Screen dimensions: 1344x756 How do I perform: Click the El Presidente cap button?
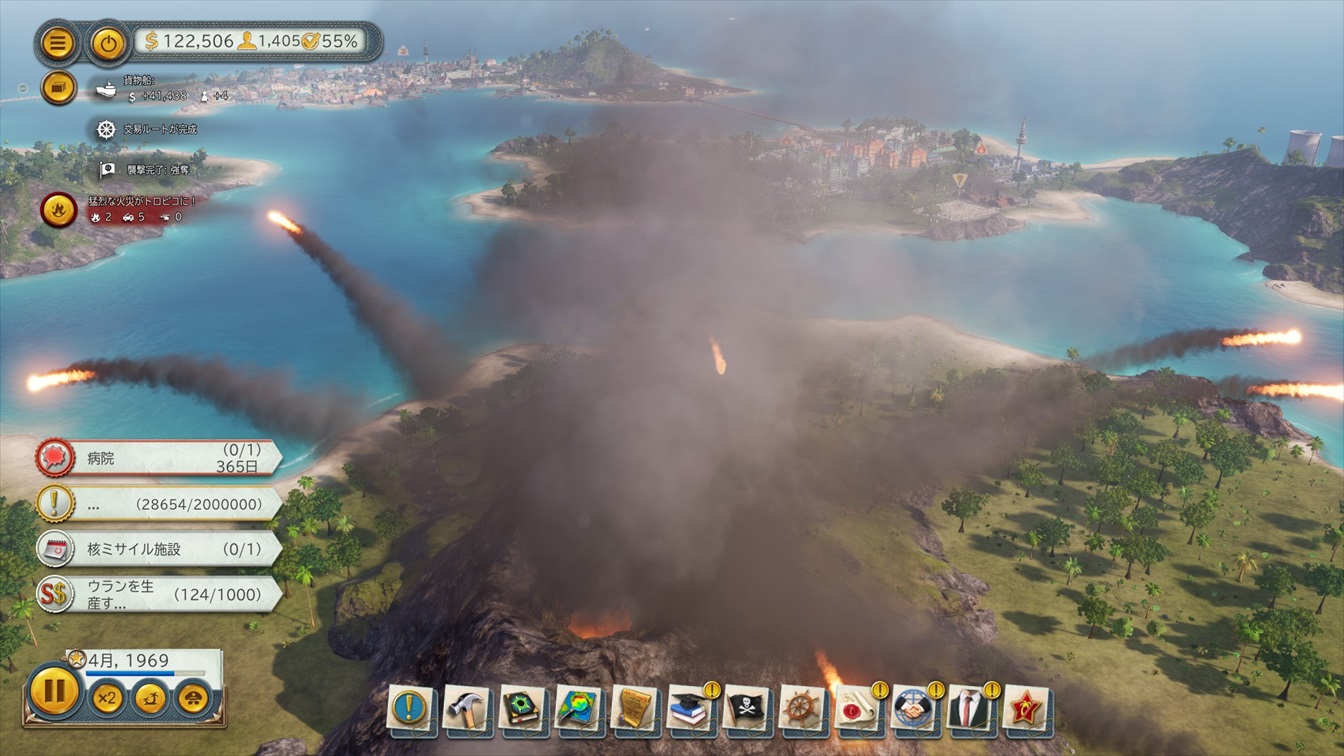click(x=193, y=697)
